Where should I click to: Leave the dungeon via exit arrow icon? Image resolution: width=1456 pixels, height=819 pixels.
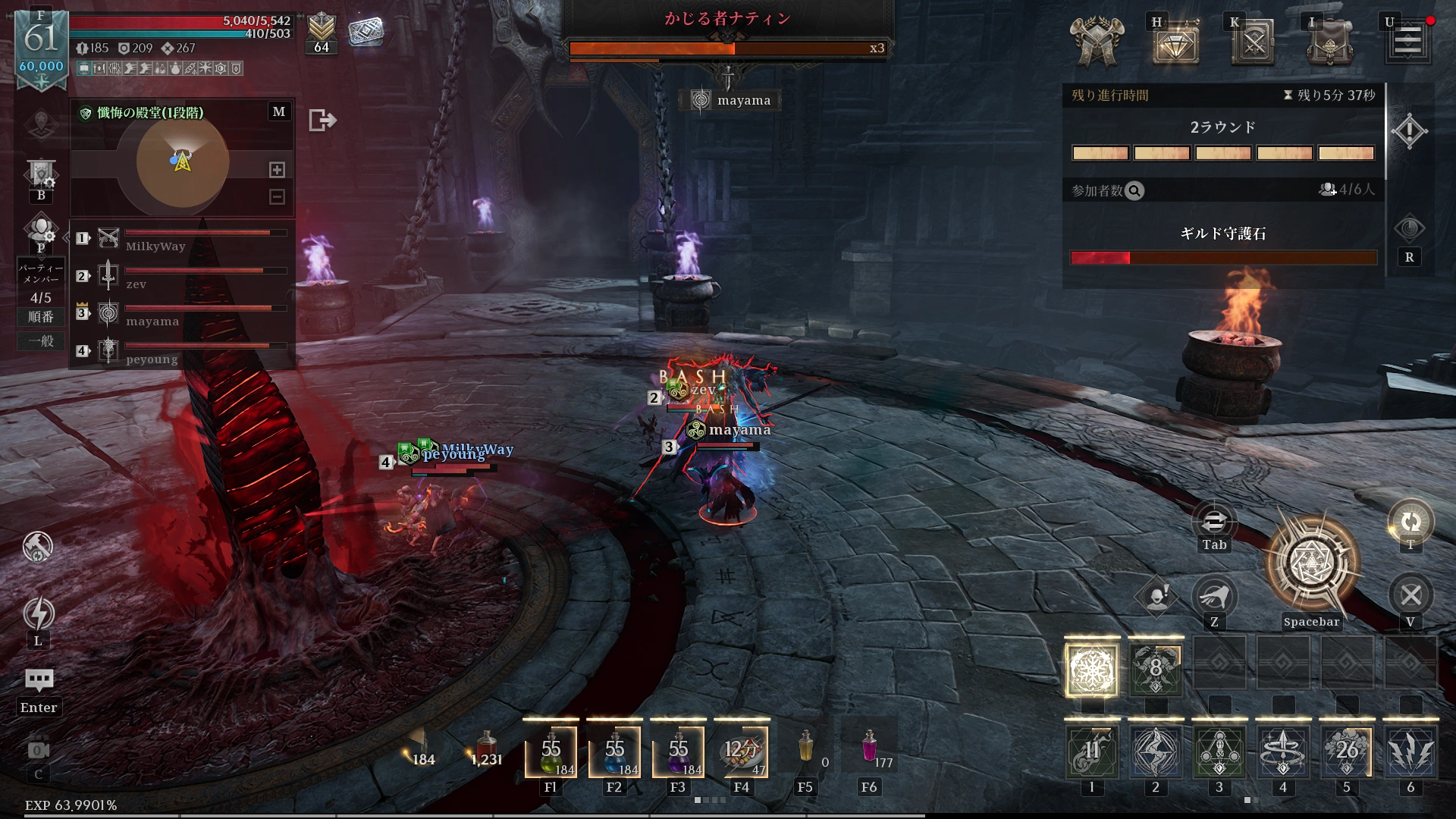[x=322, y=120]
